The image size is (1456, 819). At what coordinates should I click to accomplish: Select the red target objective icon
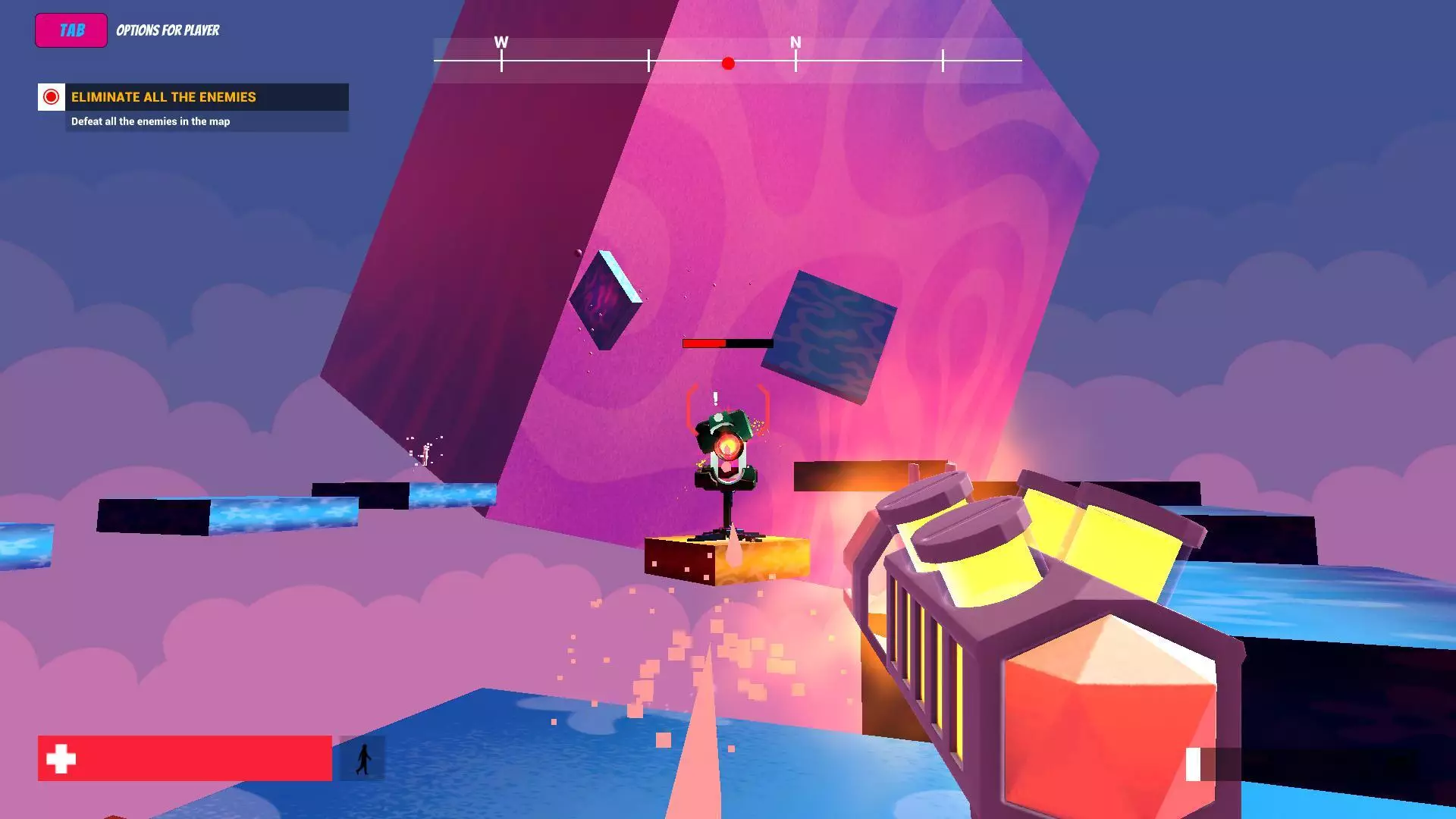click(x=52, y=97)
